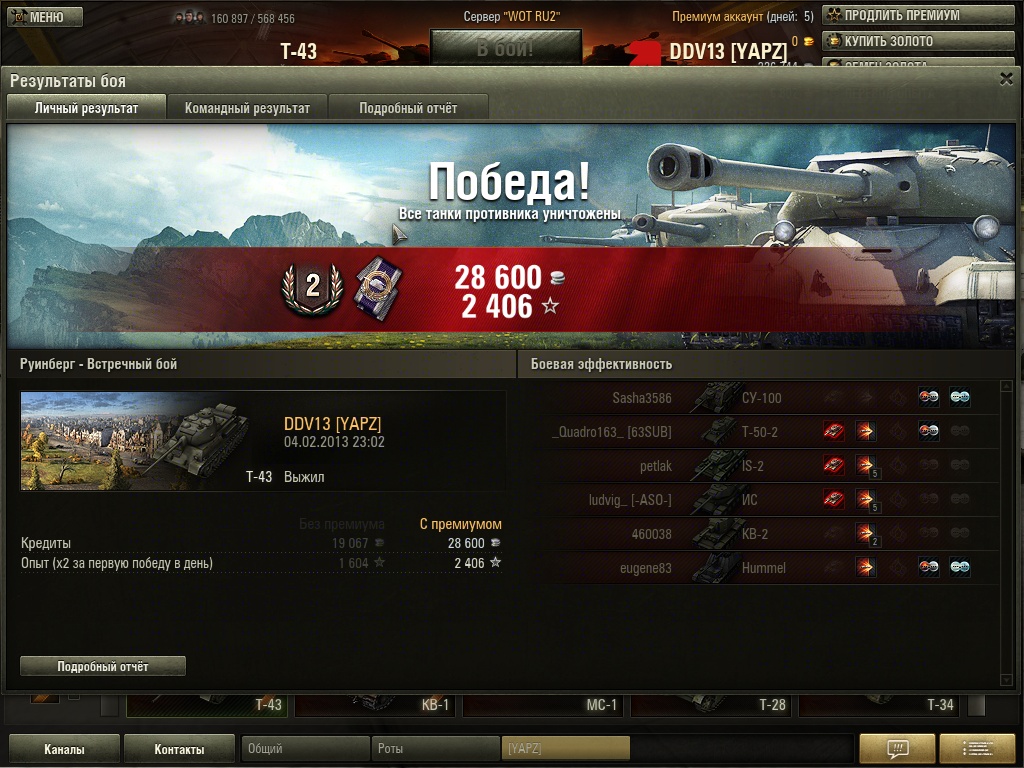This screenshot has height=768, width=1024.
Task: Select the Роты chat tab
Action: click(435, 749)
